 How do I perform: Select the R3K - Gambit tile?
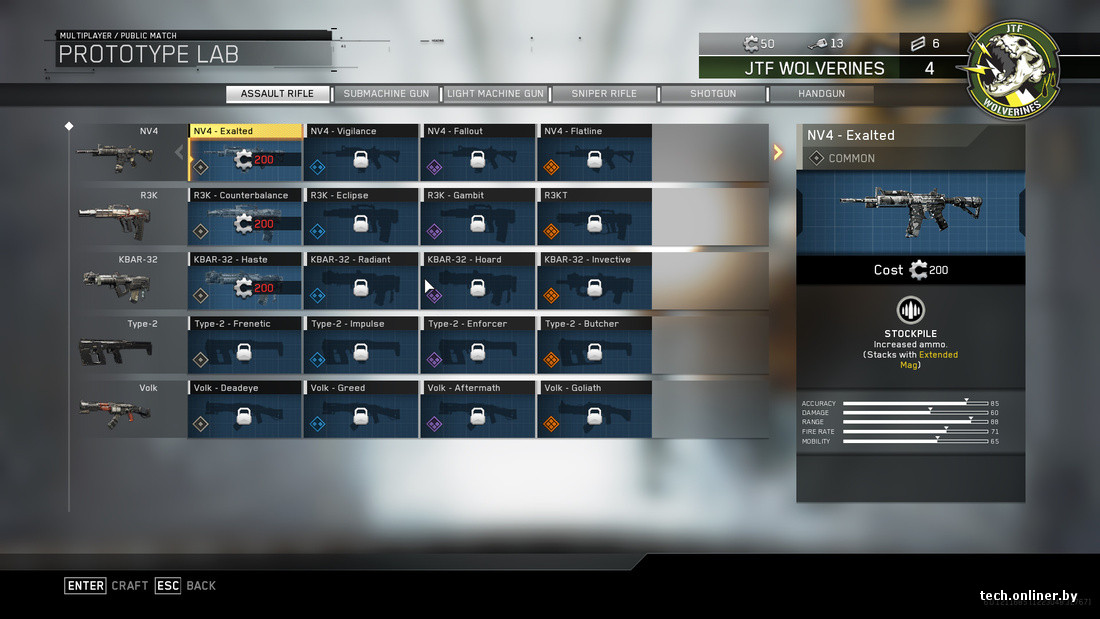click(478, 217)
